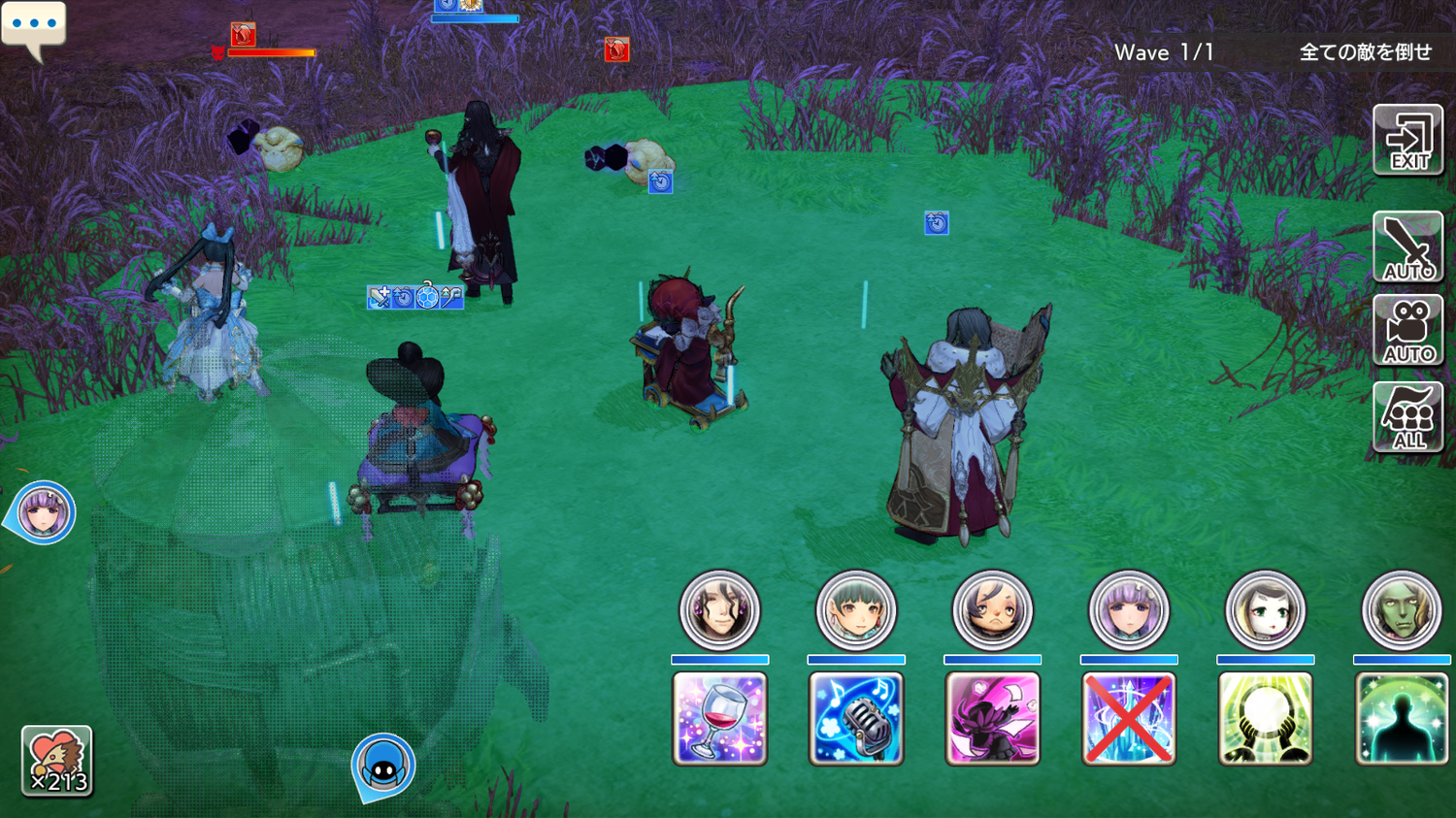1456x818 pixels.
Task: Open the chat speech bubble
Action: pos(34,26)
